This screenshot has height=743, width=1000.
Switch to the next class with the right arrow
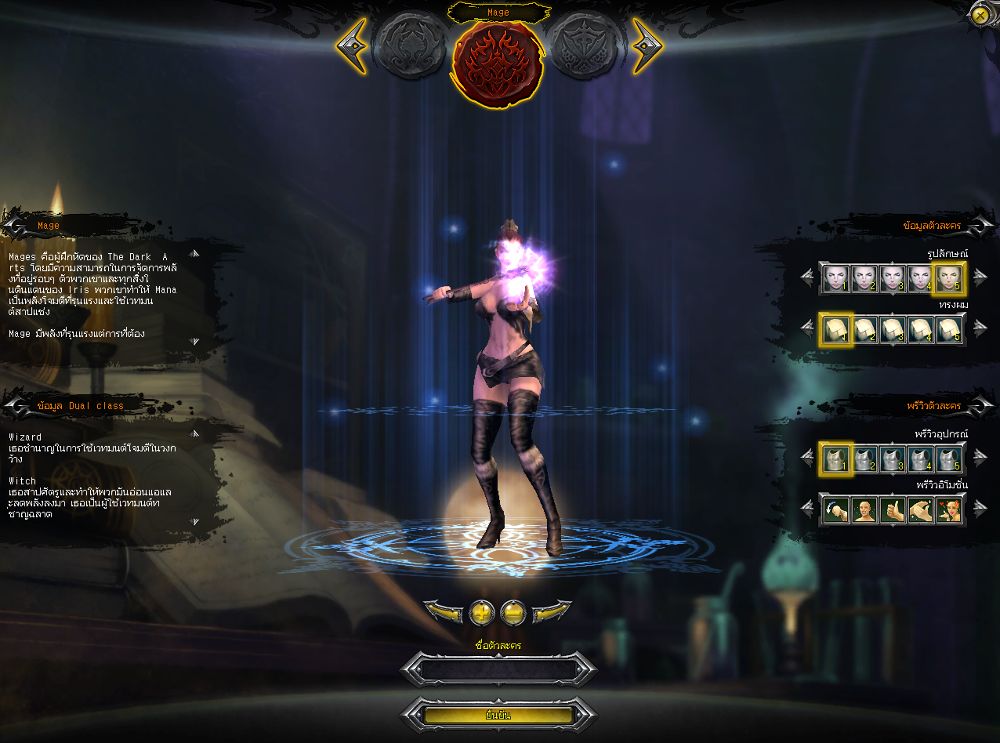(x=646, y=45)
